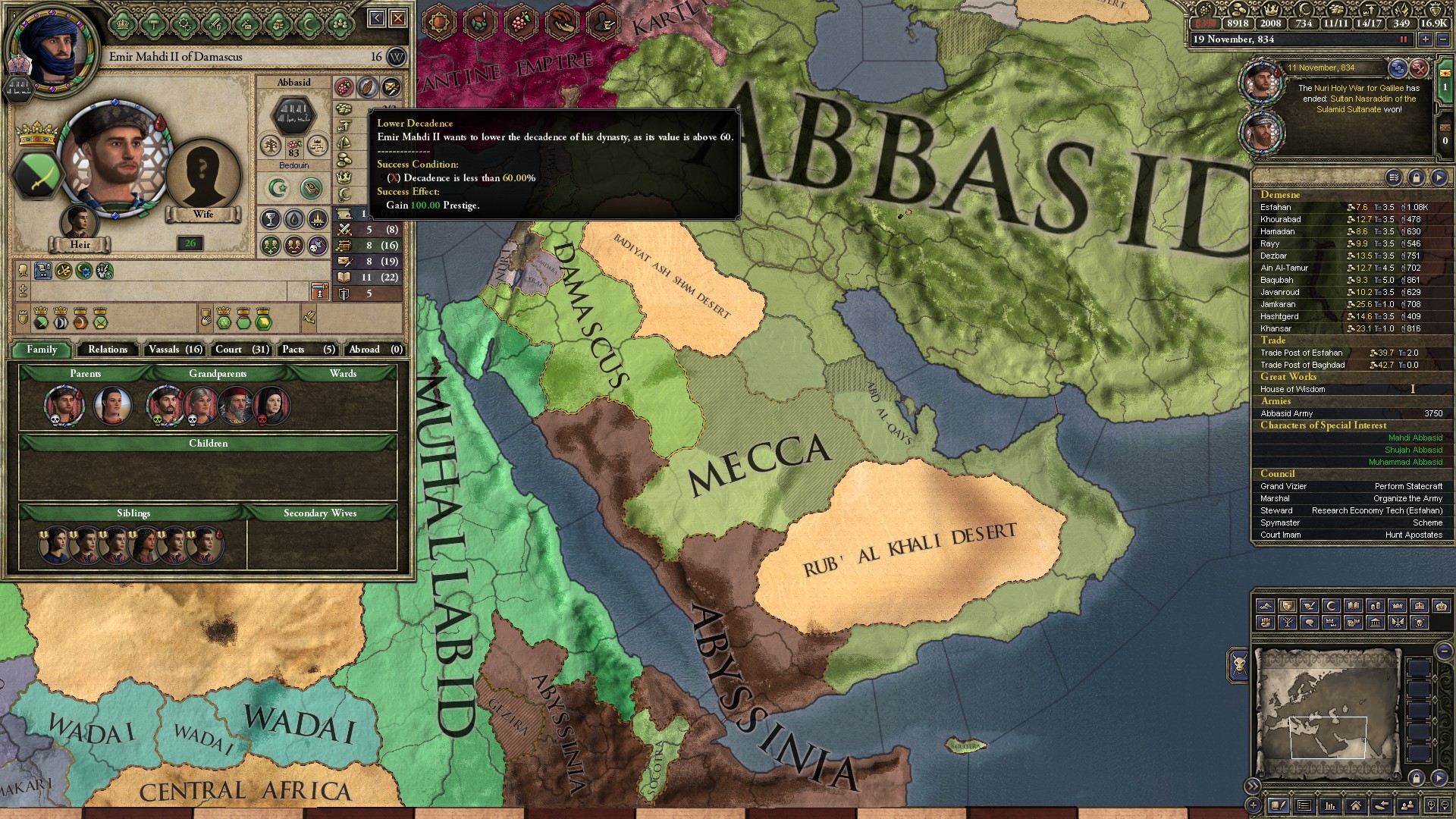Open government map mode temple icon
Screen dimensions: 1456x819
tap(1374, 623)
